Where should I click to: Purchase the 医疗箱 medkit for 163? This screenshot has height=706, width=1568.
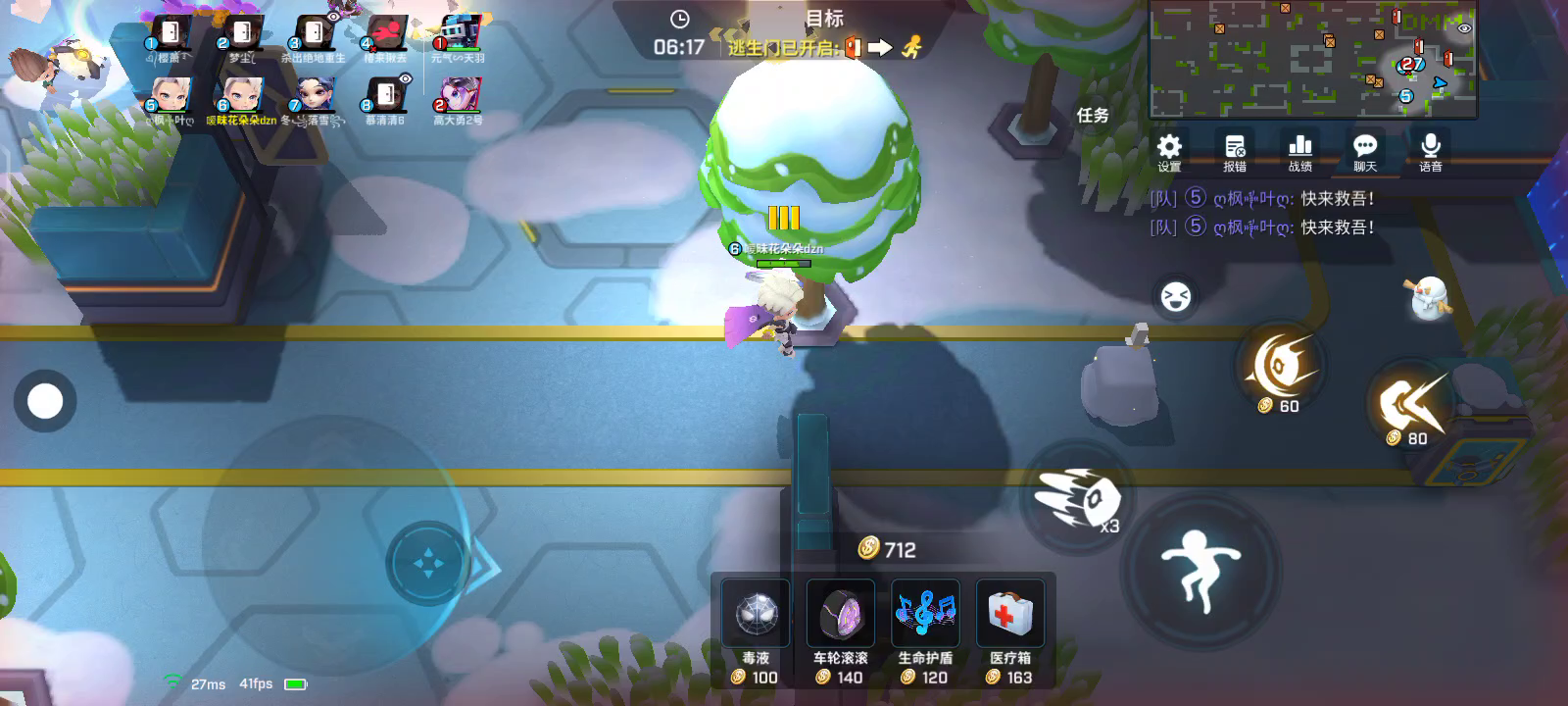coord(1010,629)
